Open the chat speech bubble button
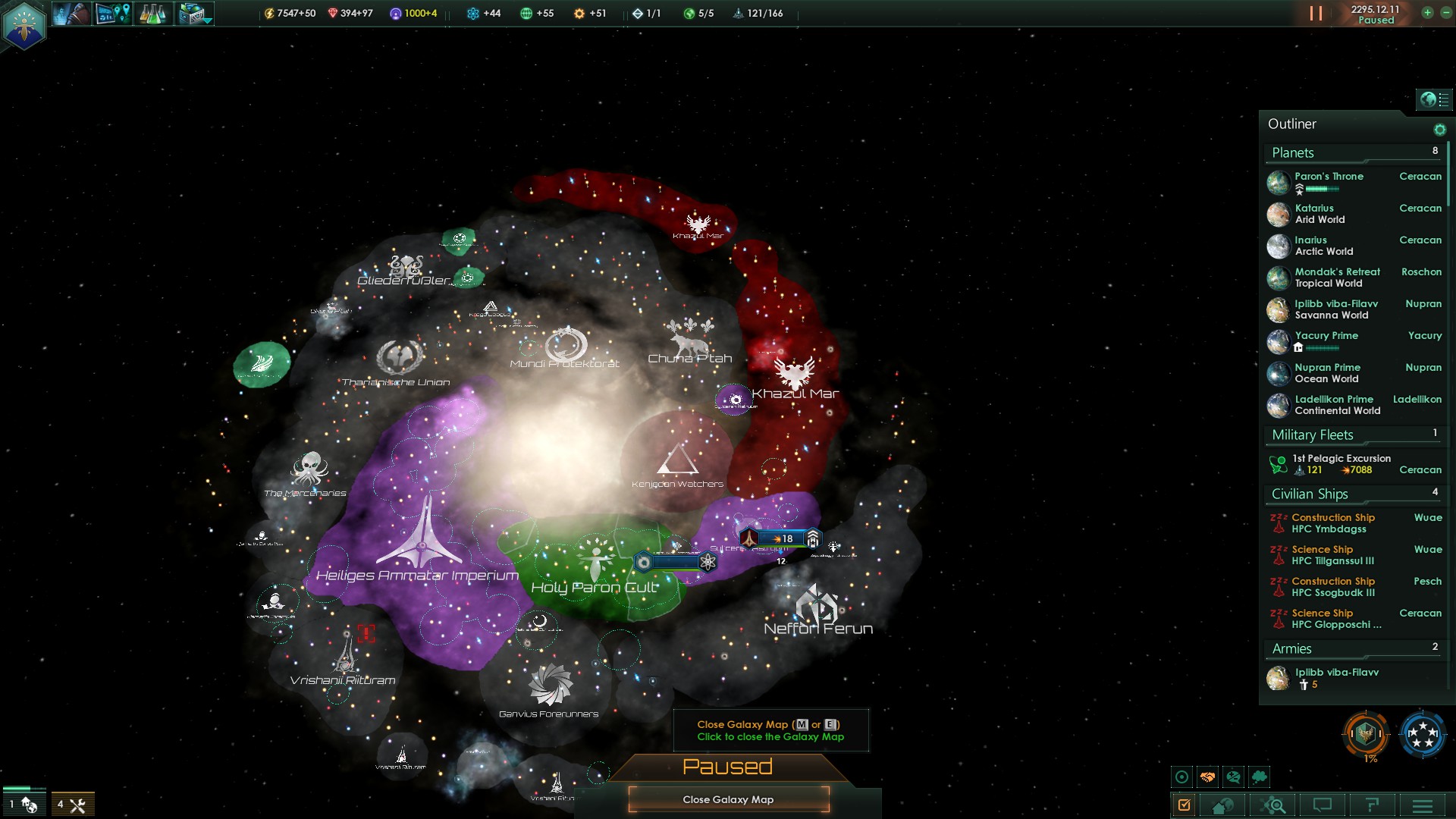 pyautogui.click(x=1323, y=805)
